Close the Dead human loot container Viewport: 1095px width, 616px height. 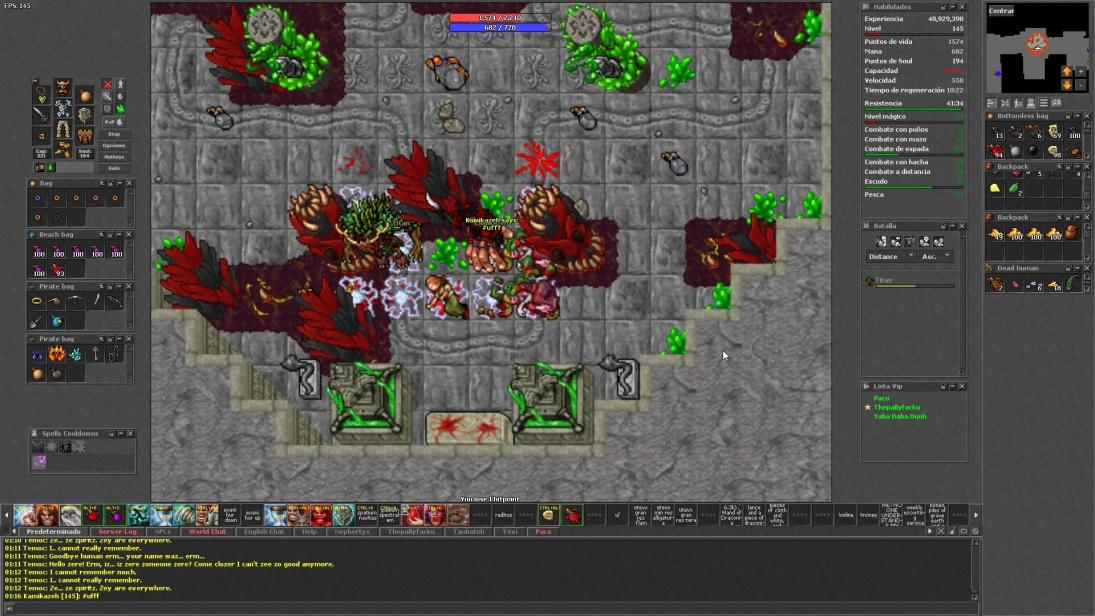pos(1087,268)
